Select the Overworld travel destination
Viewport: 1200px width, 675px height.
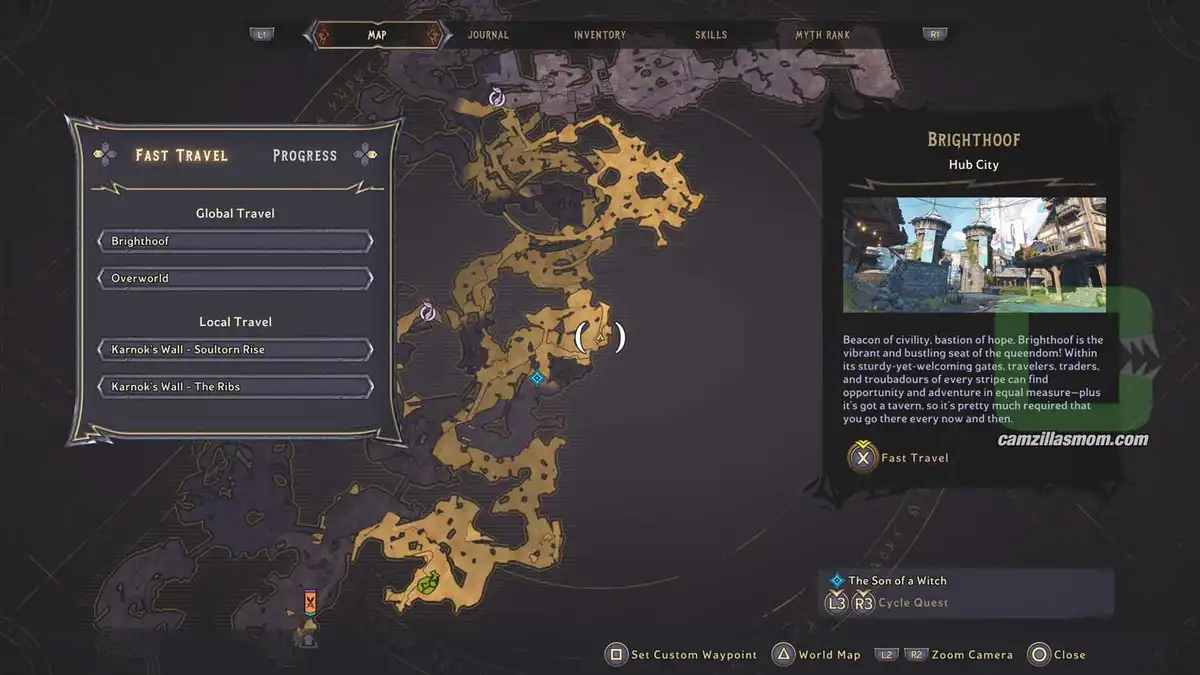pyautogui.click(x=236, y=278)
